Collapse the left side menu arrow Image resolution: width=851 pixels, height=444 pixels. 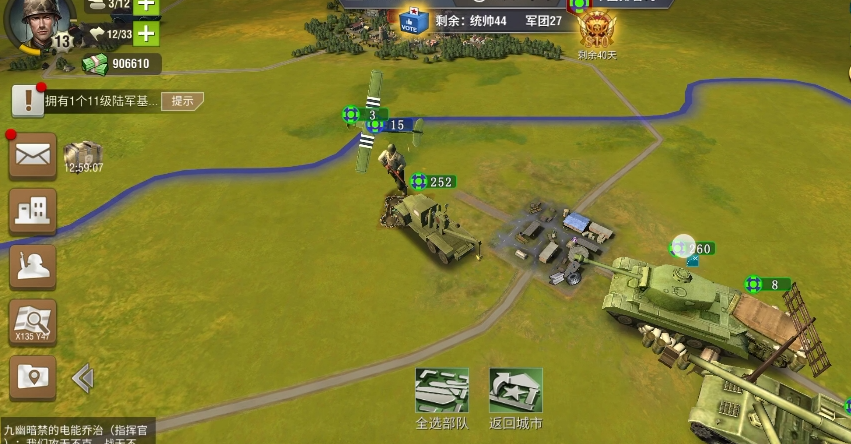click(83, 378)
